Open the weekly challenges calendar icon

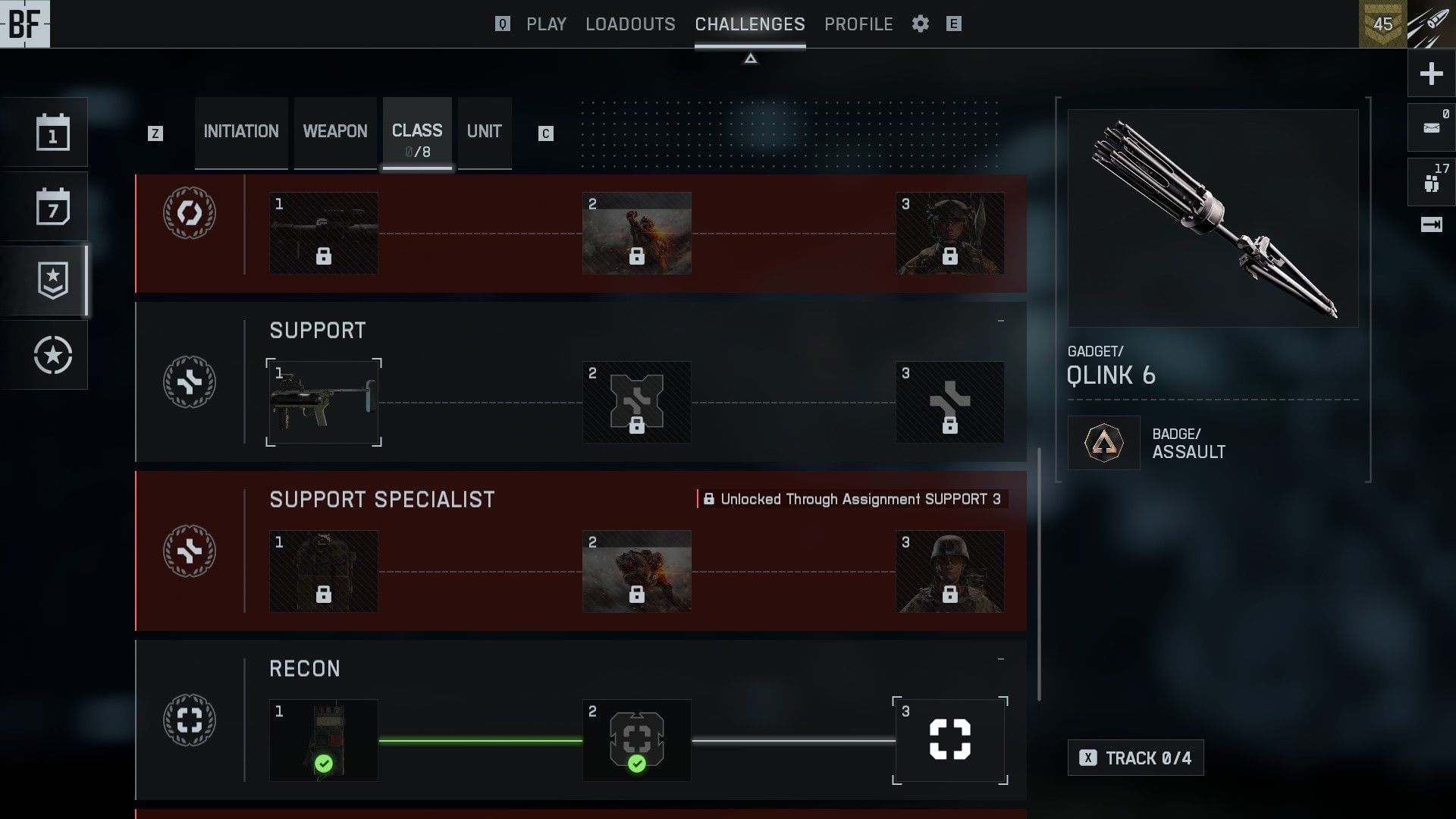[x=53, y=207]
